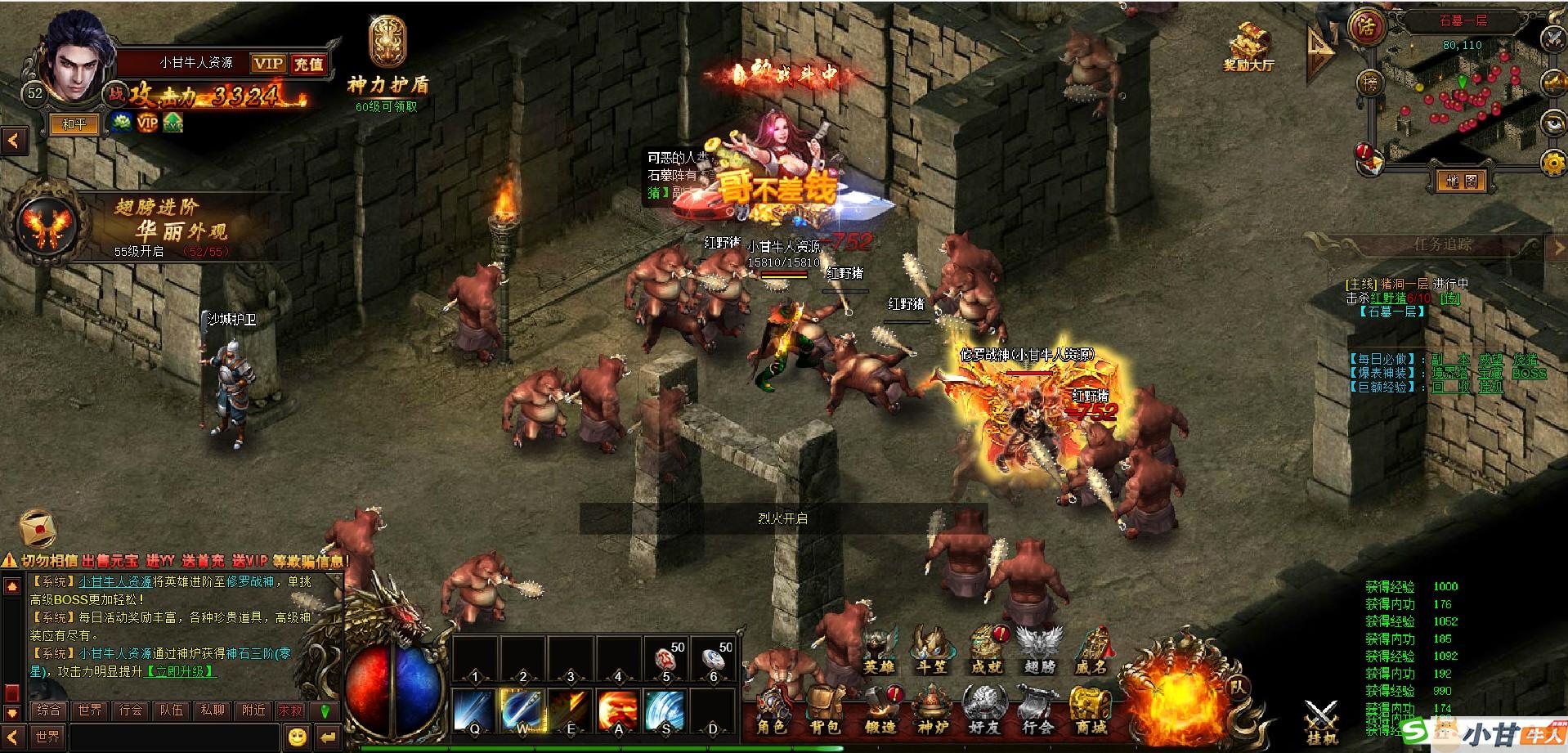
Task: Open the 商城 shop chest
Action: pos(1091,710)
